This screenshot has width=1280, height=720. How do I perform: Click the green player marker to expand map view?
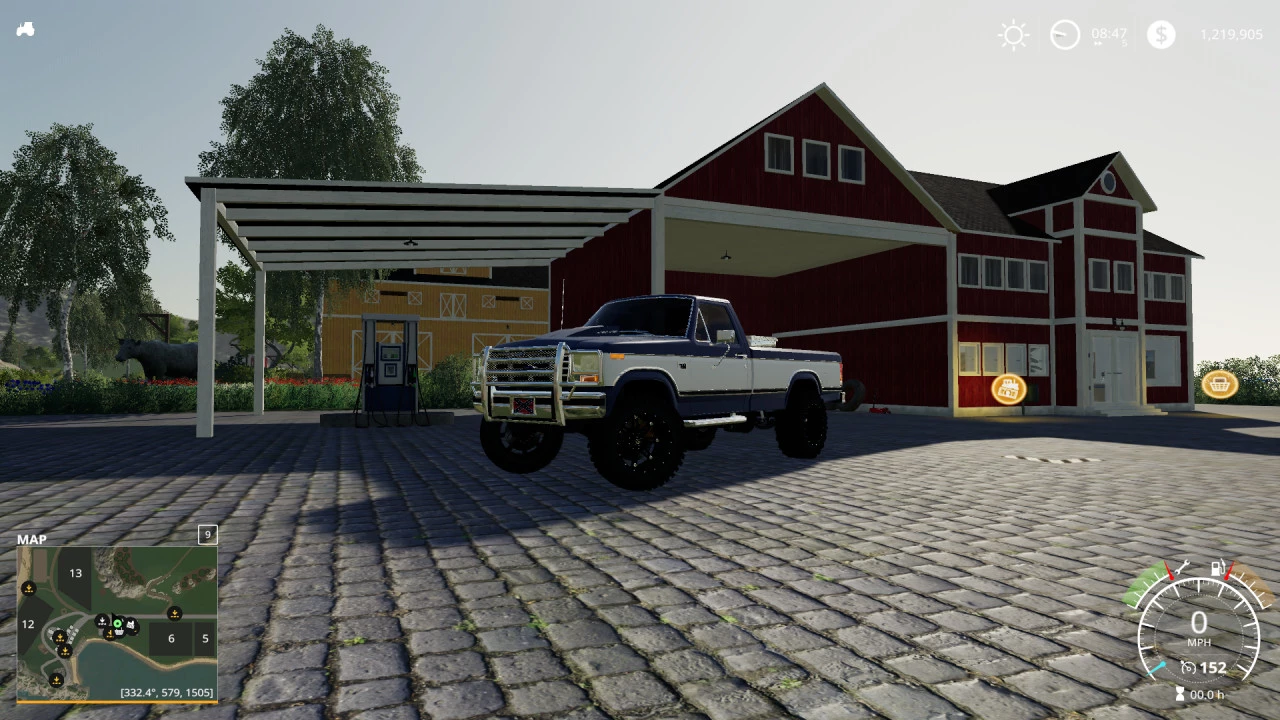(x=117, y=623)
